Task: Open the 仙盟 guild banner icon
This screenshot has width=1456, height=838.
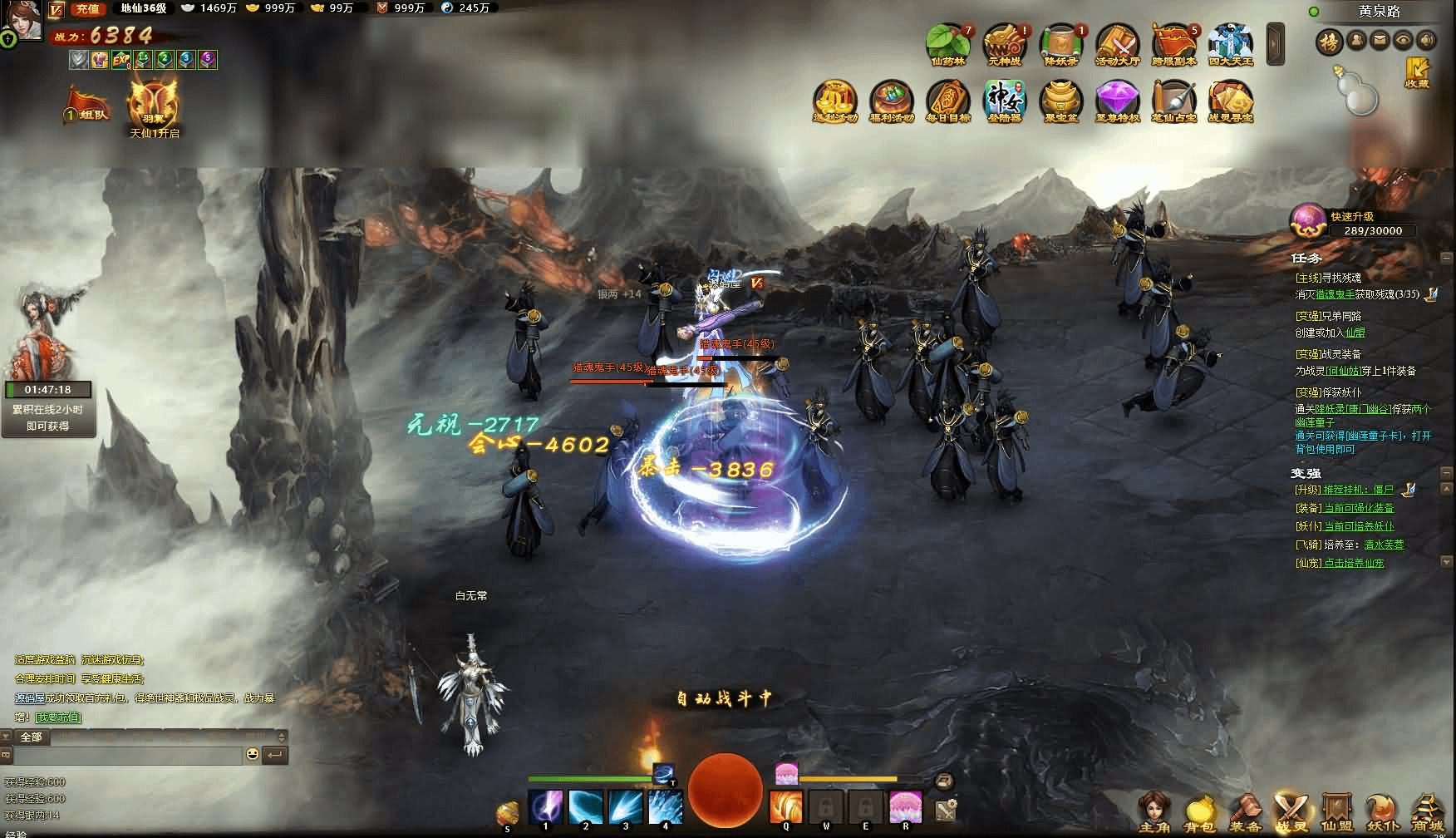Action: tap(1336, 812)
